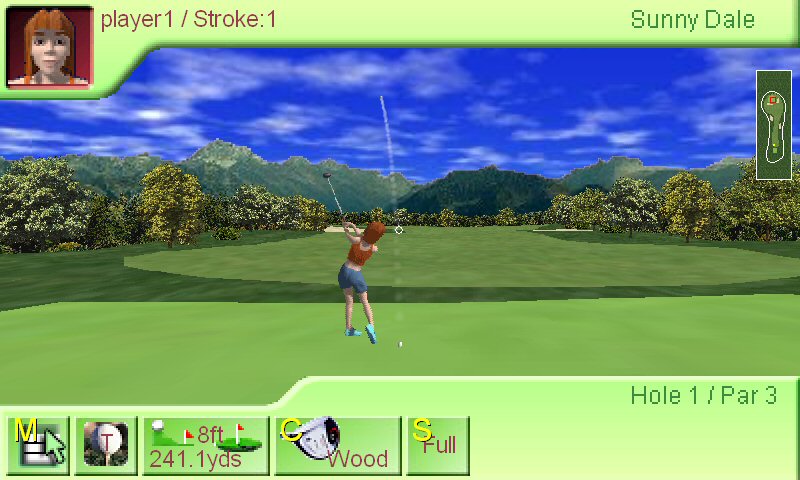Click the player1 portrait

tap(50, 46)
